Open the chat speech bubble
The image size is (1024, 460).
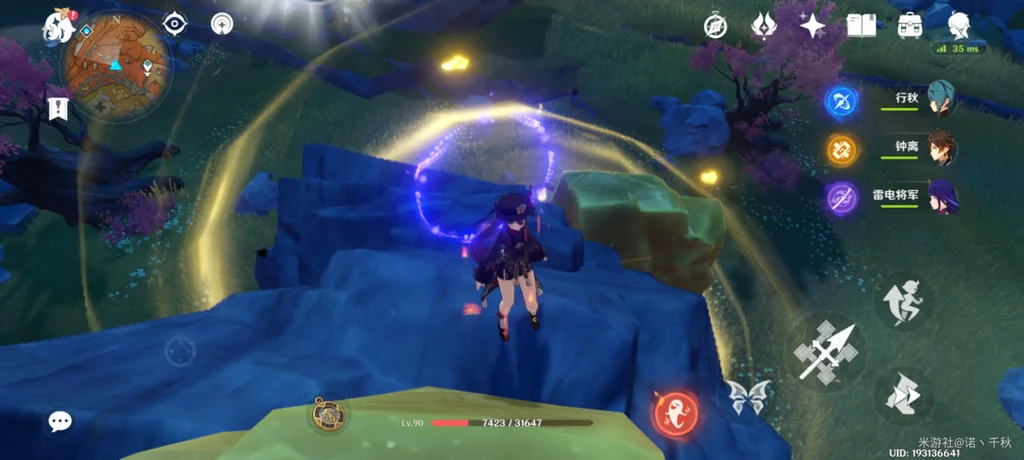click(60, 421)
